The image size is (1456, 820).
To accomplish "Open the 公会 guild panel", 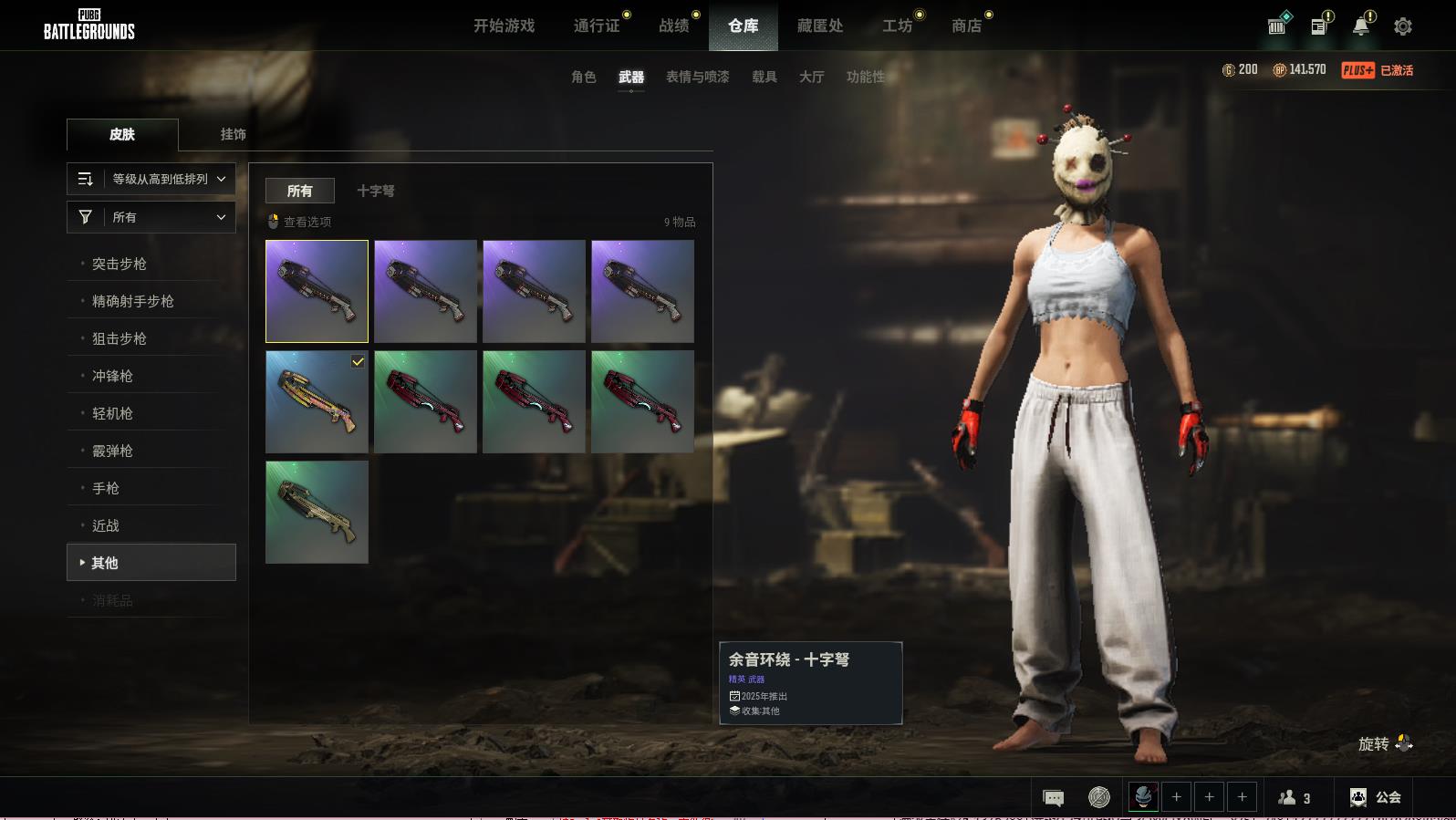I will (x=1376, y=797).
